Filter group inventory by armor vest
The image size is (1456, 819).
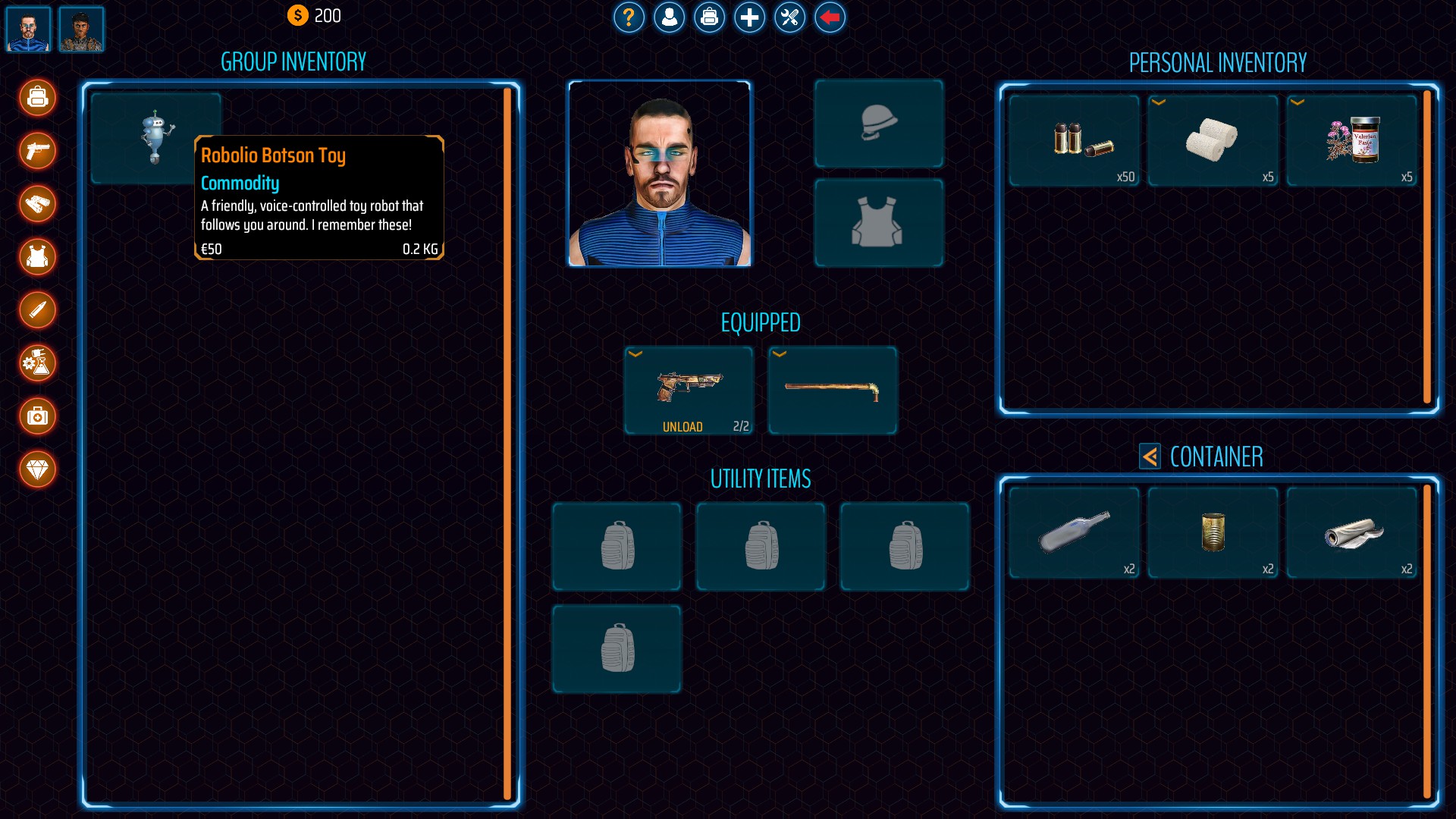point(37,257)
